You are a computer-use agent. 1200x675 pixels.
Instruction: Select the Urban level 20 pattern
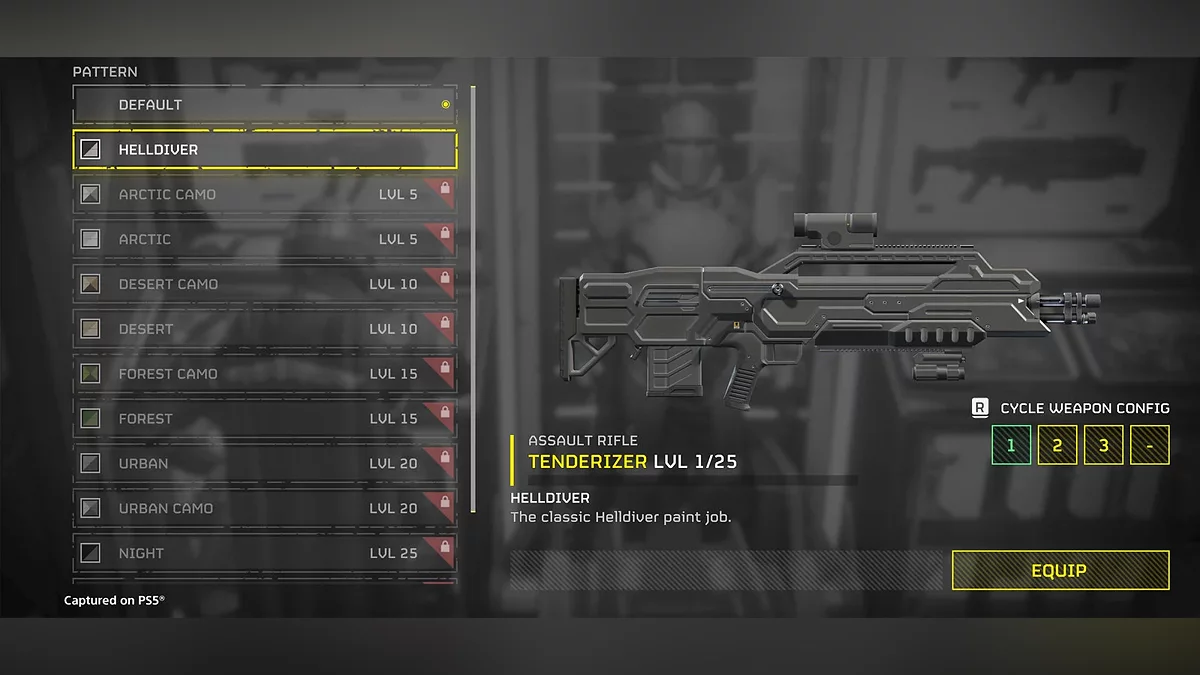click(x=265, y=464)
